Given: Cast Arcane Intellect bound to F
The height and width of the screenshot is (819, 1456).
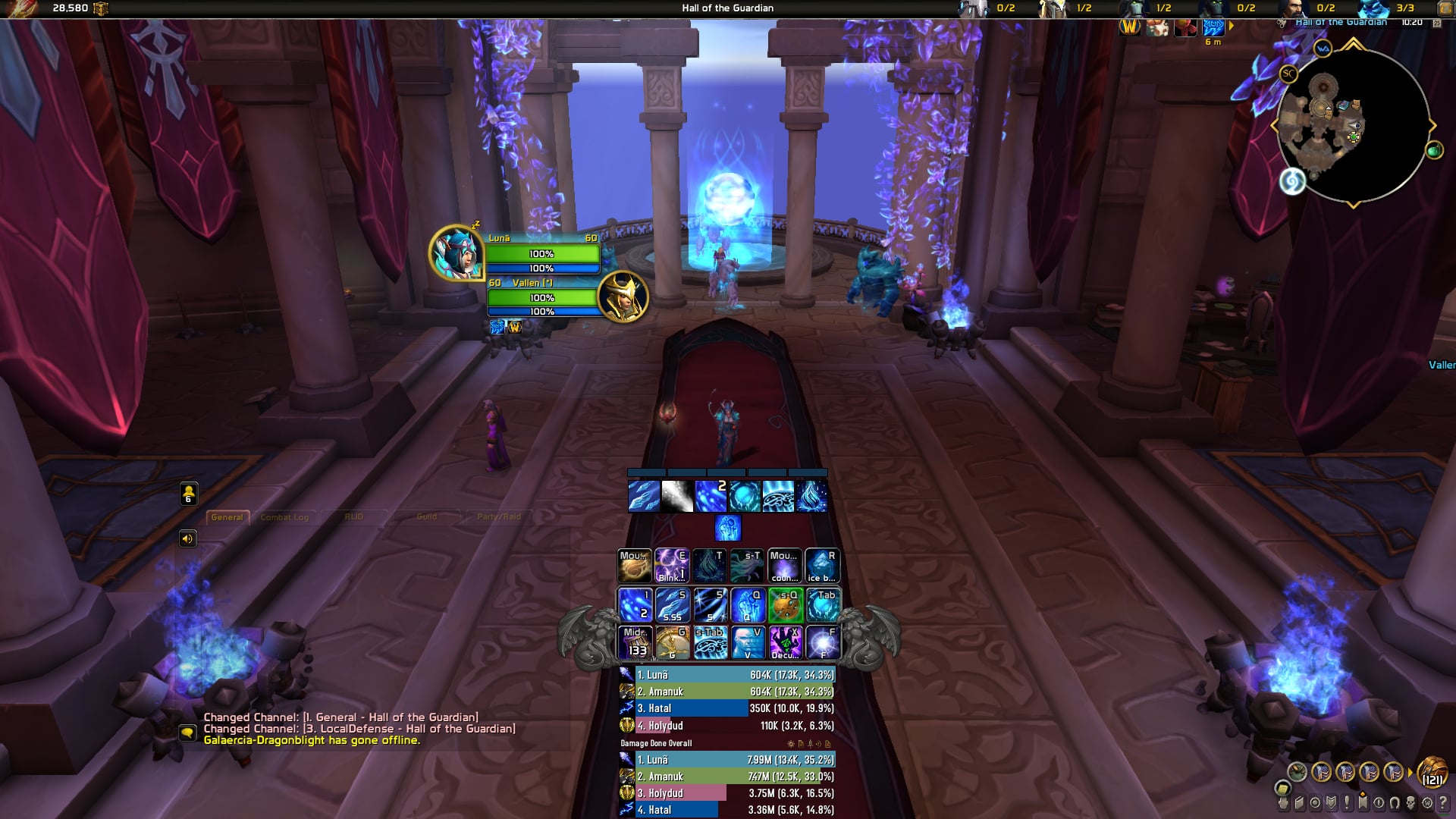Looking at the screenshot, I should coord(823,643).
